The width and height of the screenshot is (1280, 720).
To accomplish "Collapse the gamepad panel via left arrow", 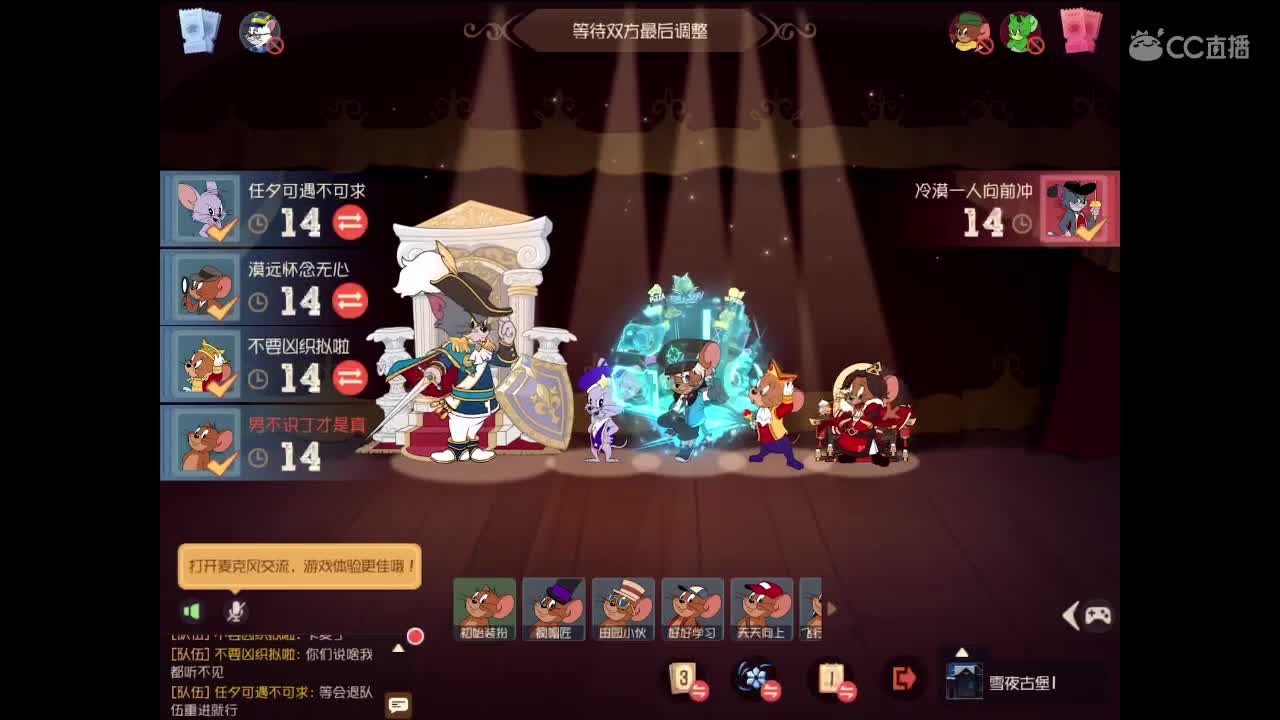I will click(1072, 615).
